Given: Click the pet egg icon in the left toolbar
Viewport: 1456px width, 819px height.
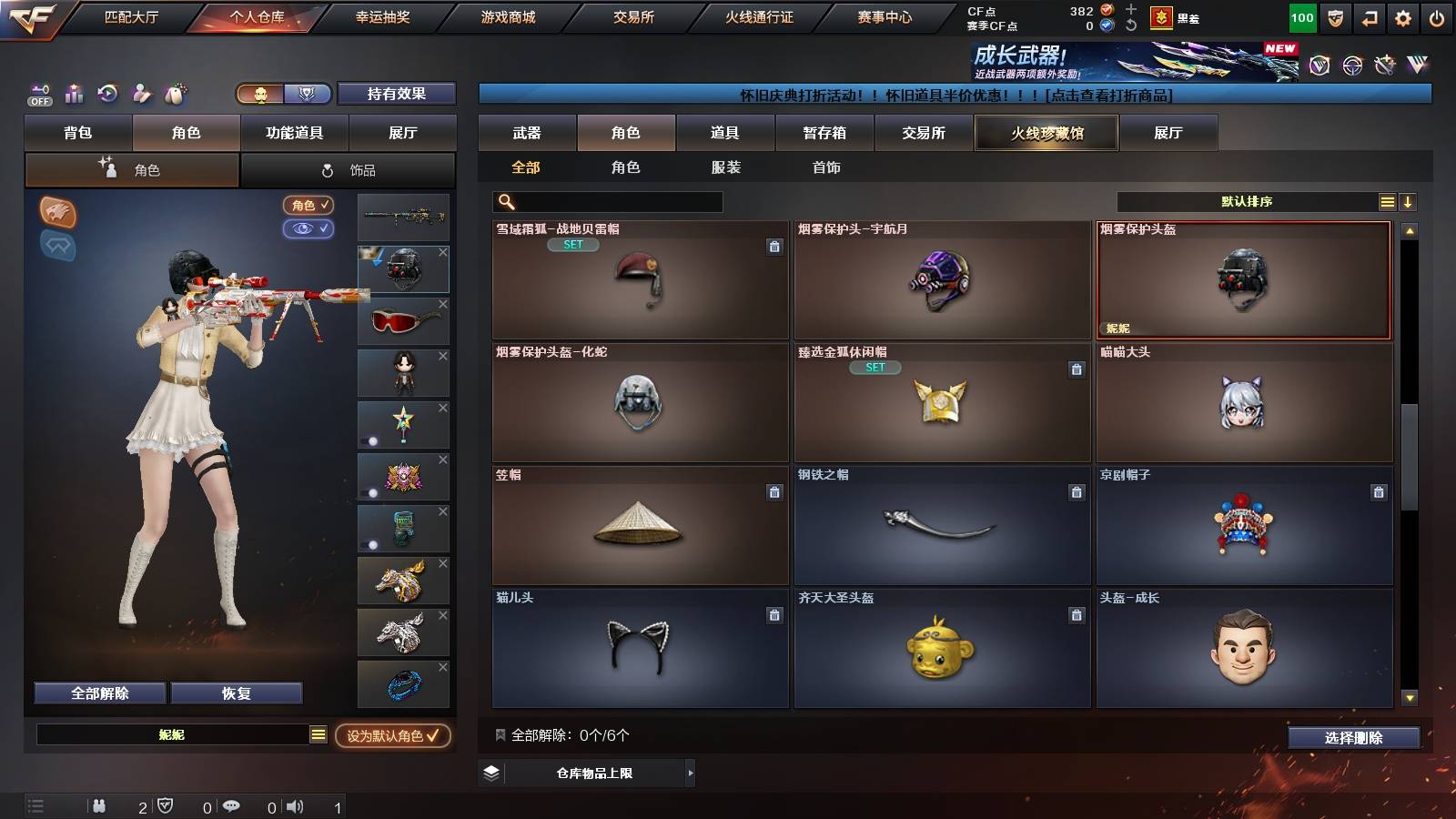Looking at the screenshot, I should pos(175,93).
